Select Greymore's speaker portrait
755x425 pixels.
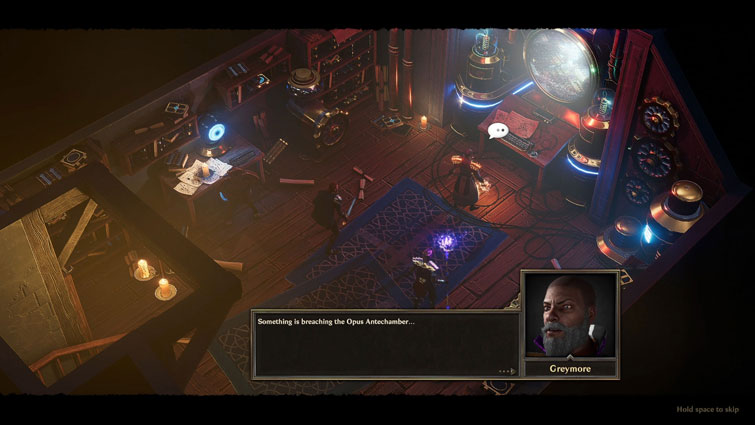(x=569, y=314)
